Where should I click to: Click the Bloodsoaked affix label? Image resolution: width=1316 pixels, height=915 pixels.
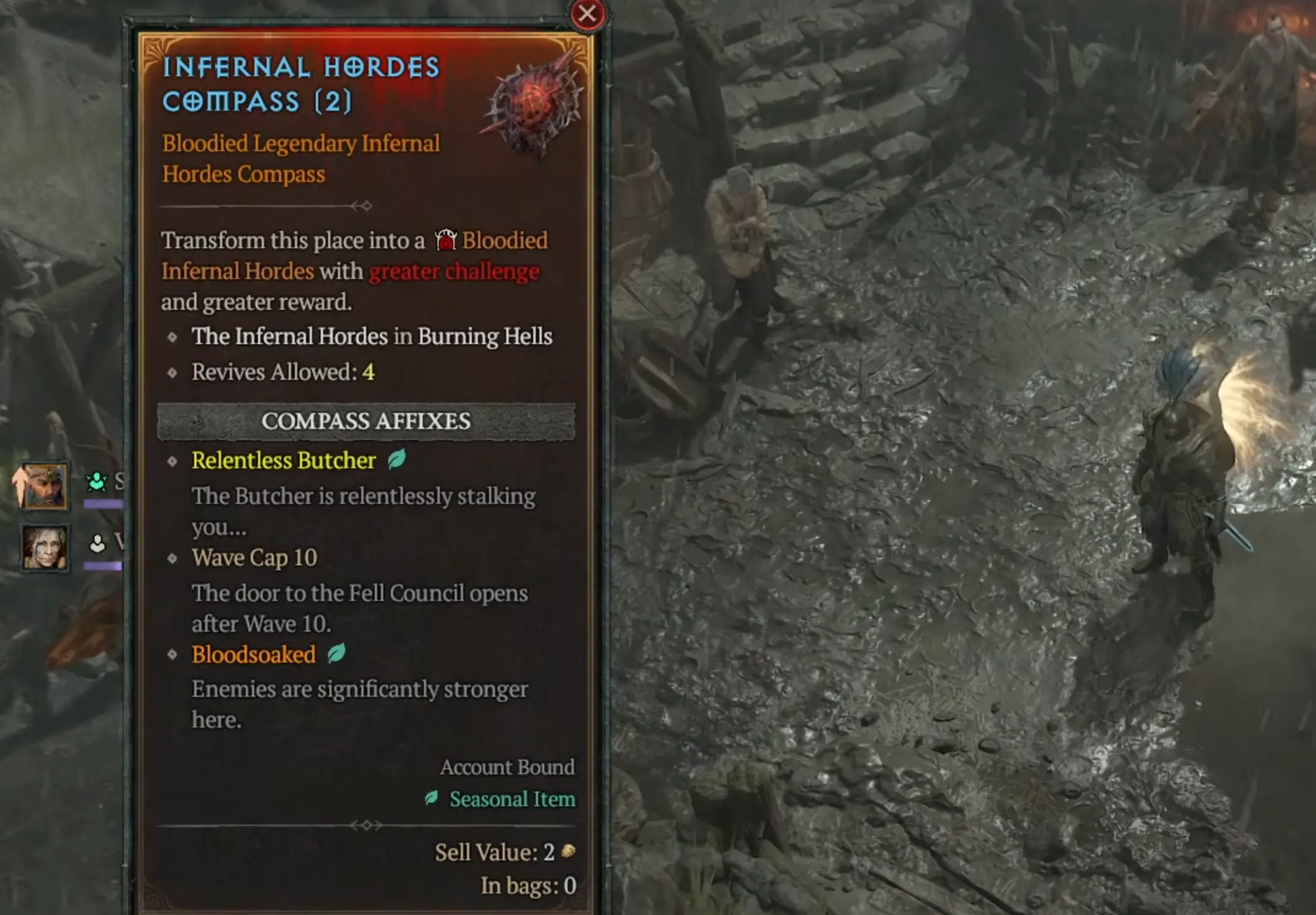(x=253, y=653)
